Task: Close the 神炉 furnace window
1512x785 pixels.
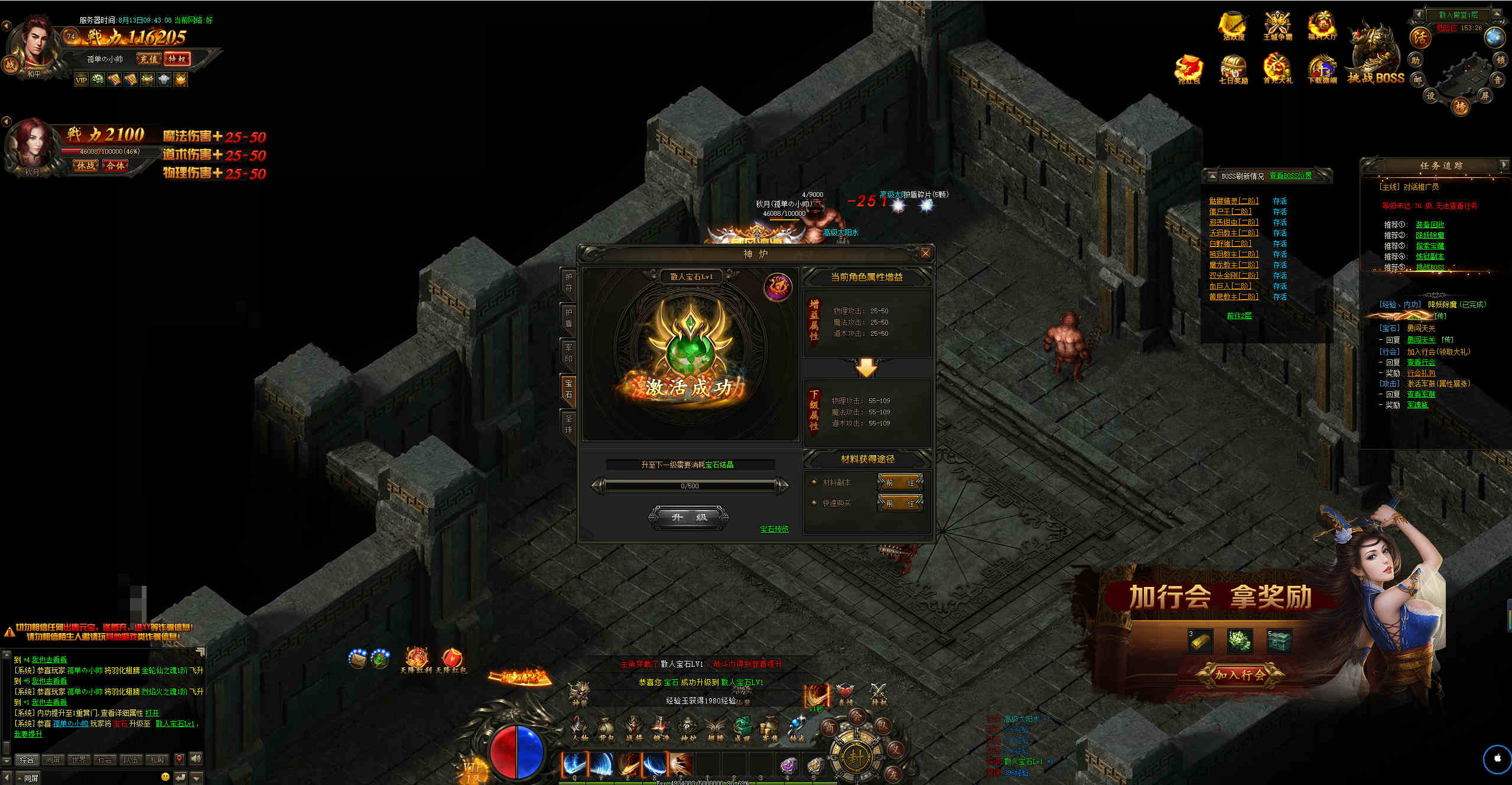Action: pyautogui.click(x=925, y=253)
